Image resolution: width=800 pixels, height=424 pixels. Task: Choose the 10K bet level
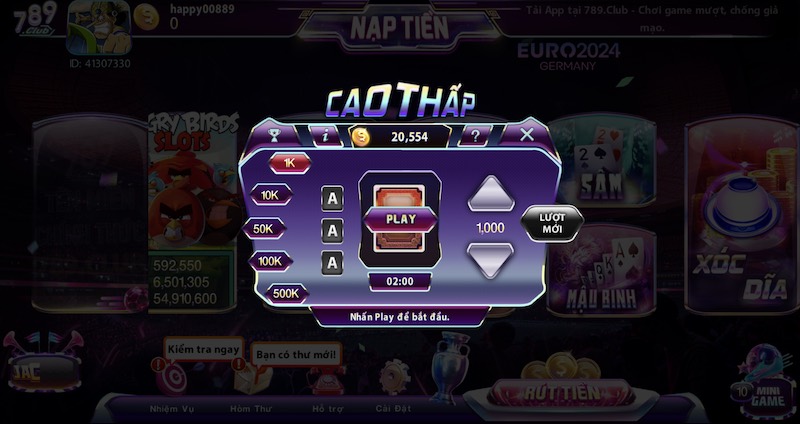point(270,195)
